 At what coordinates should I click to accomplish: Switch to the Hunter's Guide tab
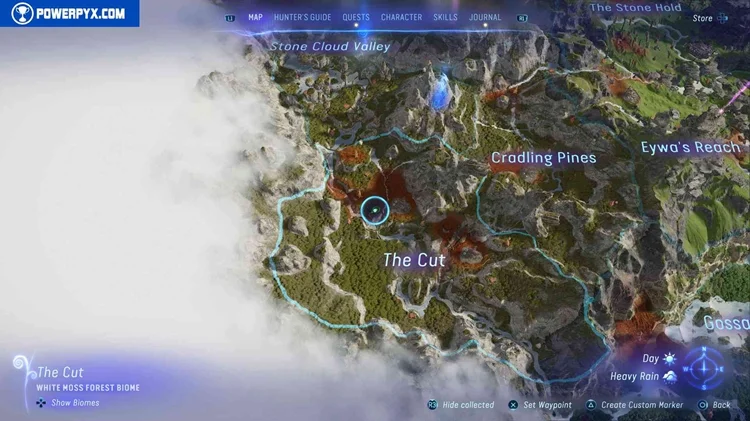(x=302, y=17)
